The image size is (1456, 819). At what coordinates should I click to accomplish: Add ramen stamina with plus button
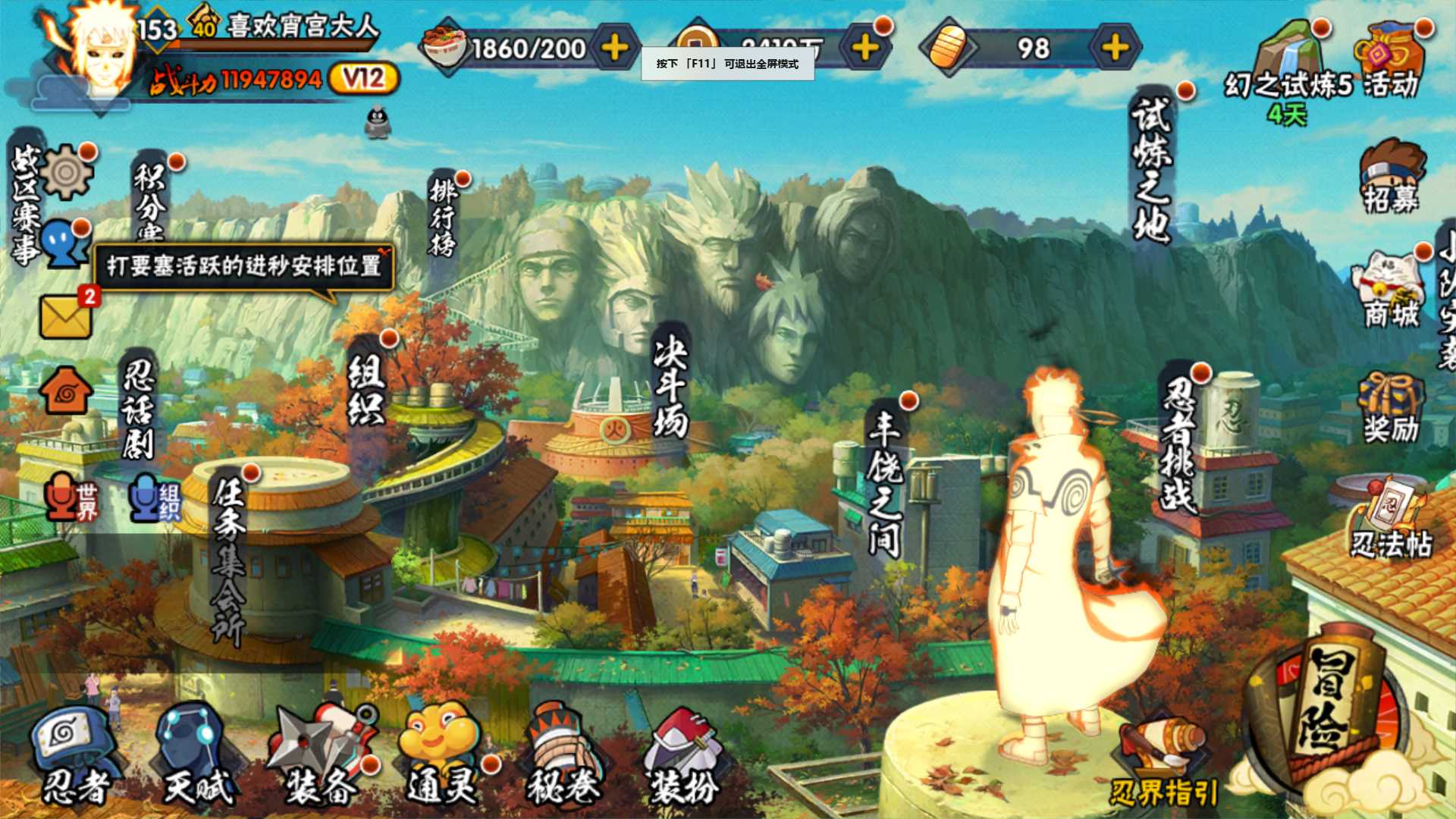[x=614, y=49]
